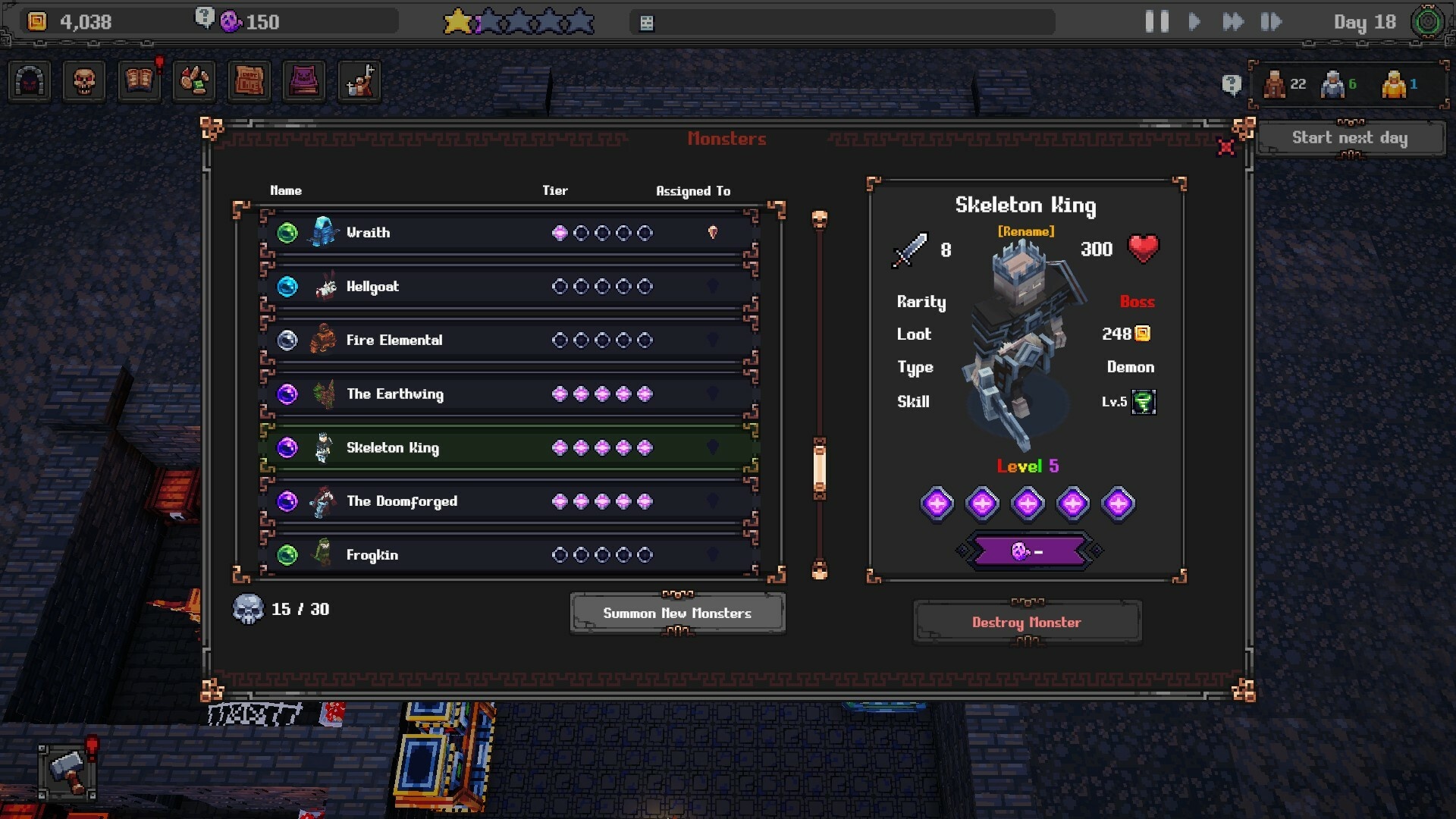Open the book icon with alert
Image resolution: width=1456 pixels, height=819 pixels.
140,81
